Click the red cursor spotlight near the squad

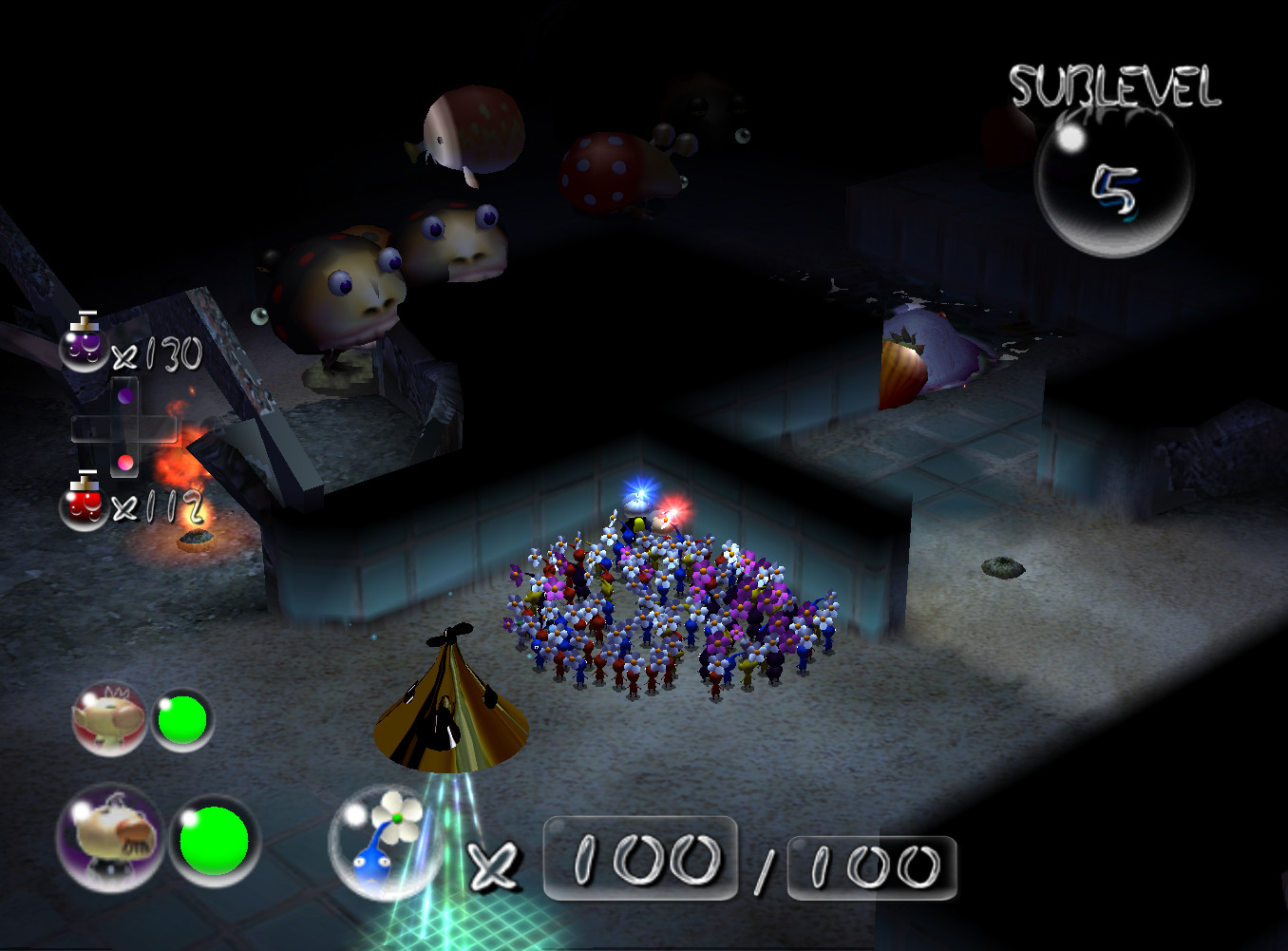[675, 509]
